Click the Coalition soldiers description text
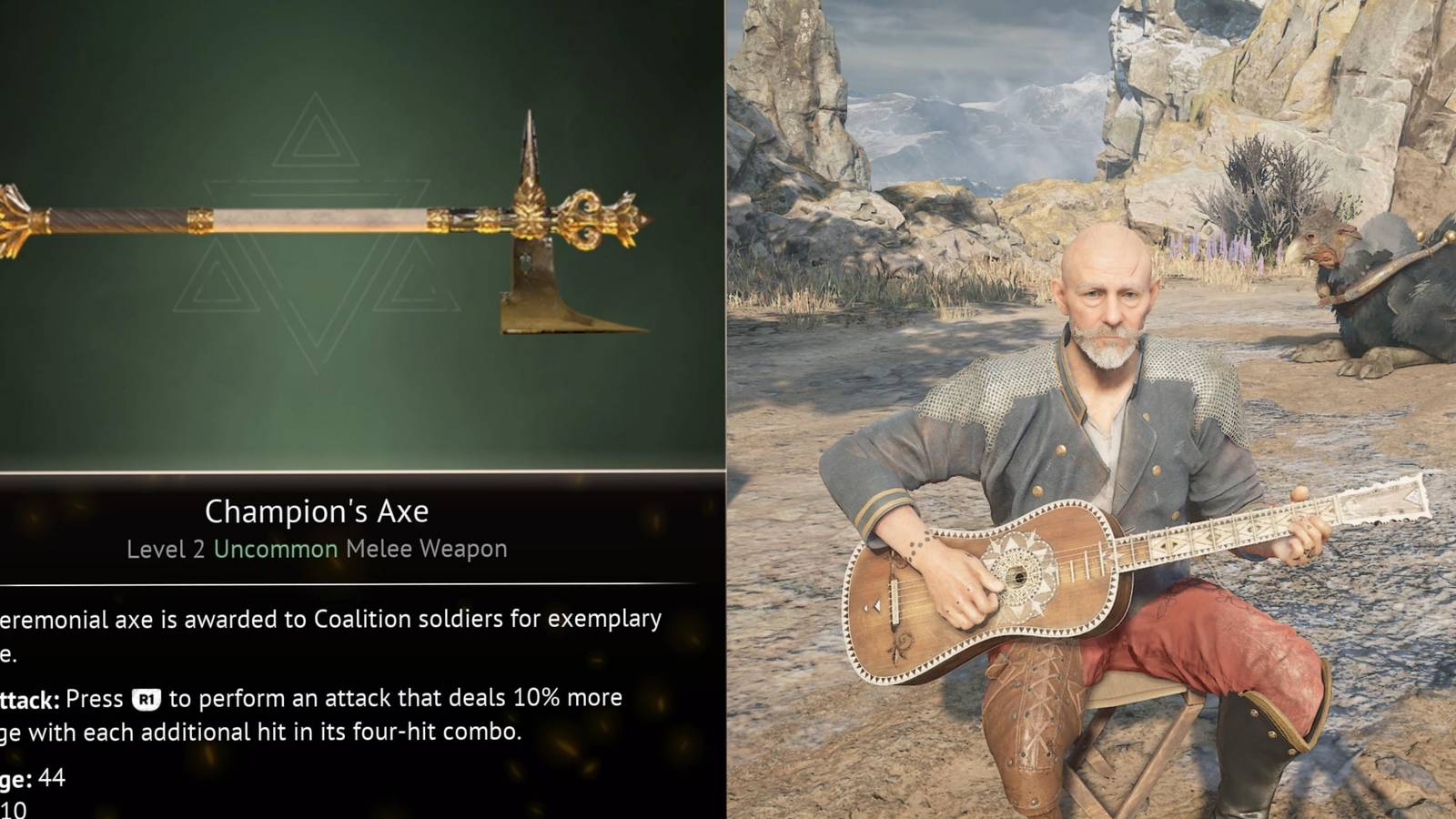Viewport: 1456px width, 819px height. tap(400, 620)
